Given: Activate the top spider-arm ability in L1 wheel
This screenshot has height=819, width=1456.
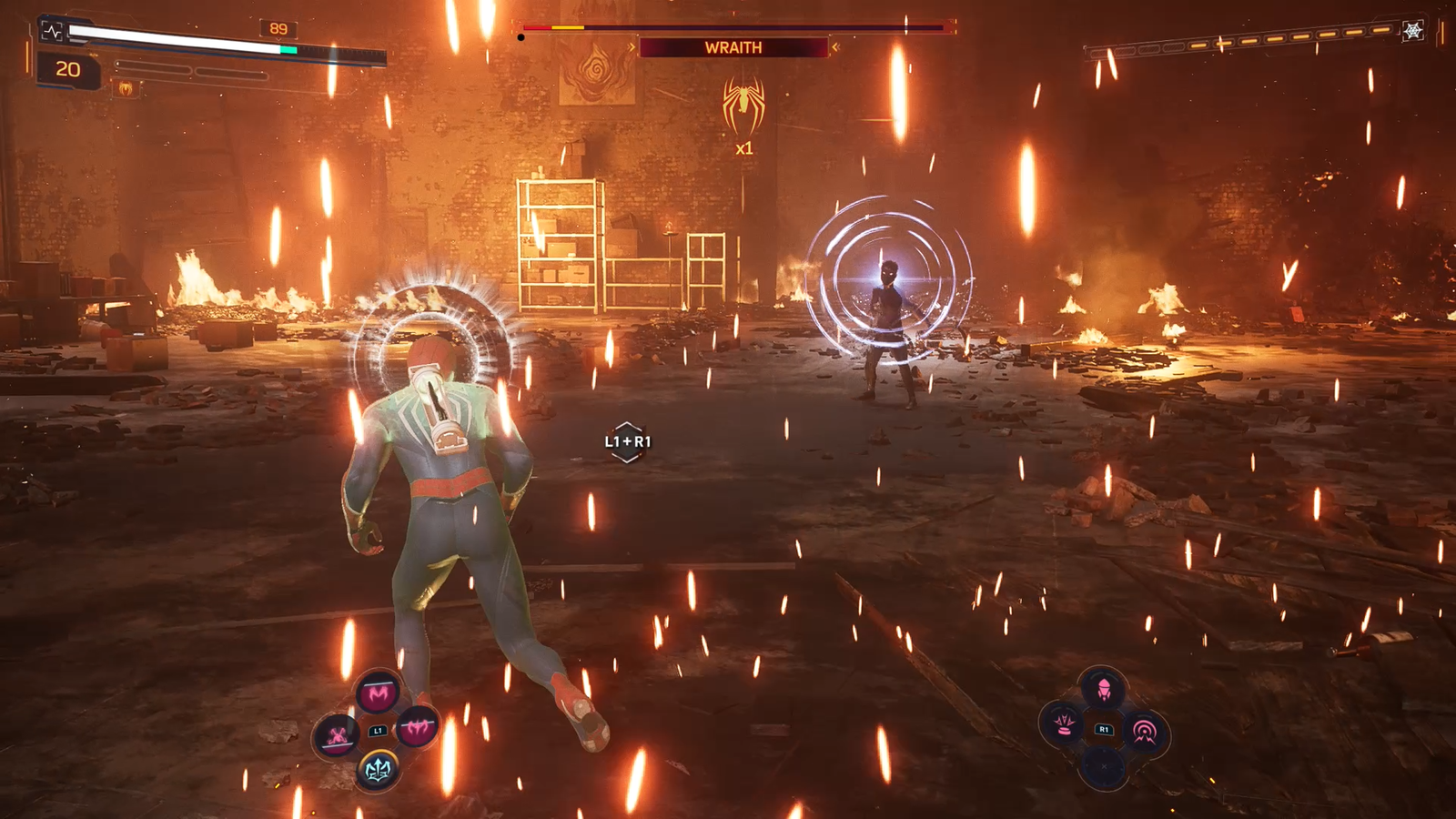Looking at the screenshot, I should [x=378, y=693].
